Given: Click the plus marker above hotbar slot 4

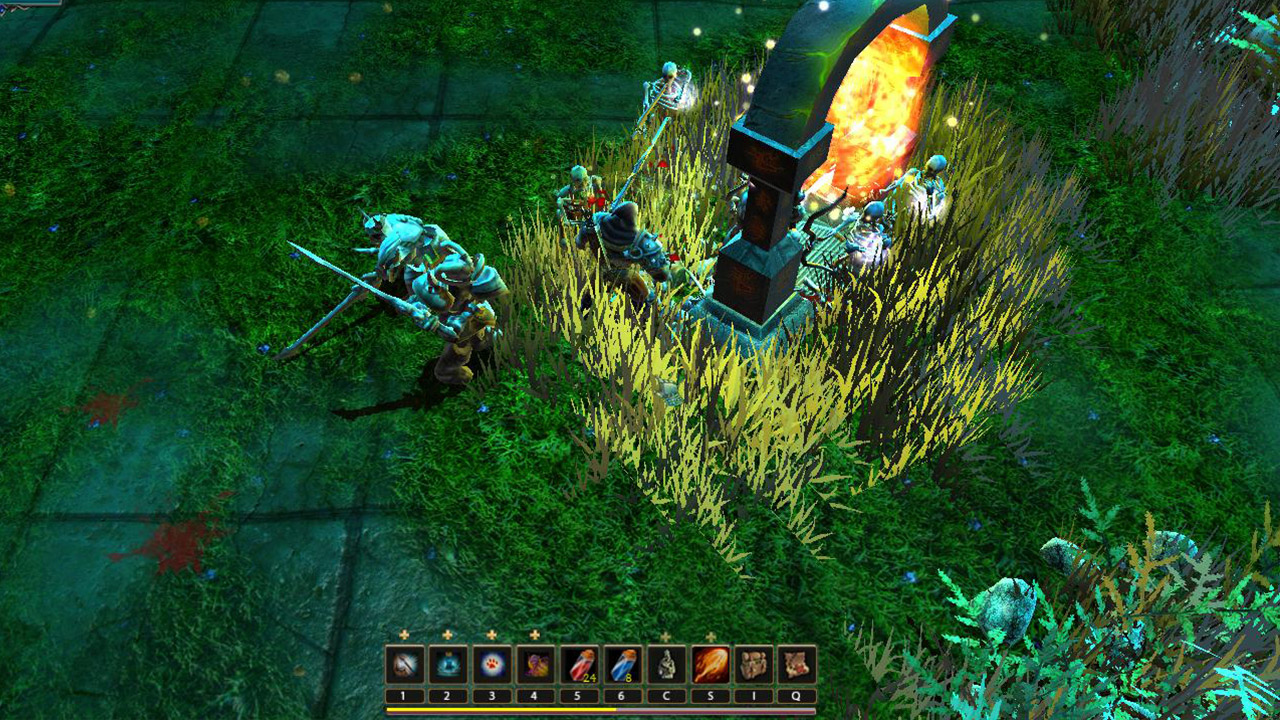Looking at the screenshot, I should (x=535, y=635).
